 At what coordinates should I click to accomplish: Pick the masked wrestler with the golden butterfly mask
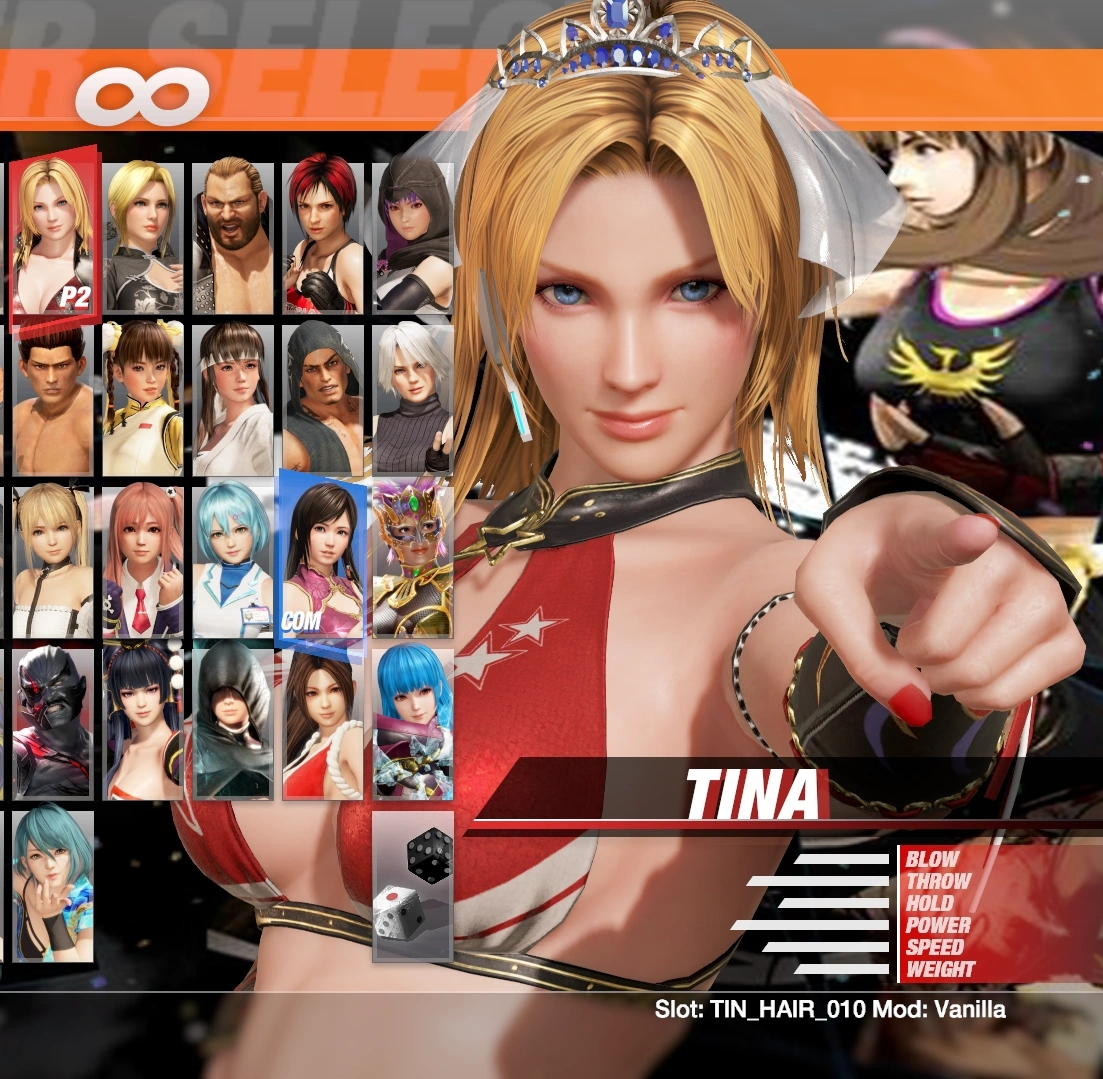pos(412,560)
